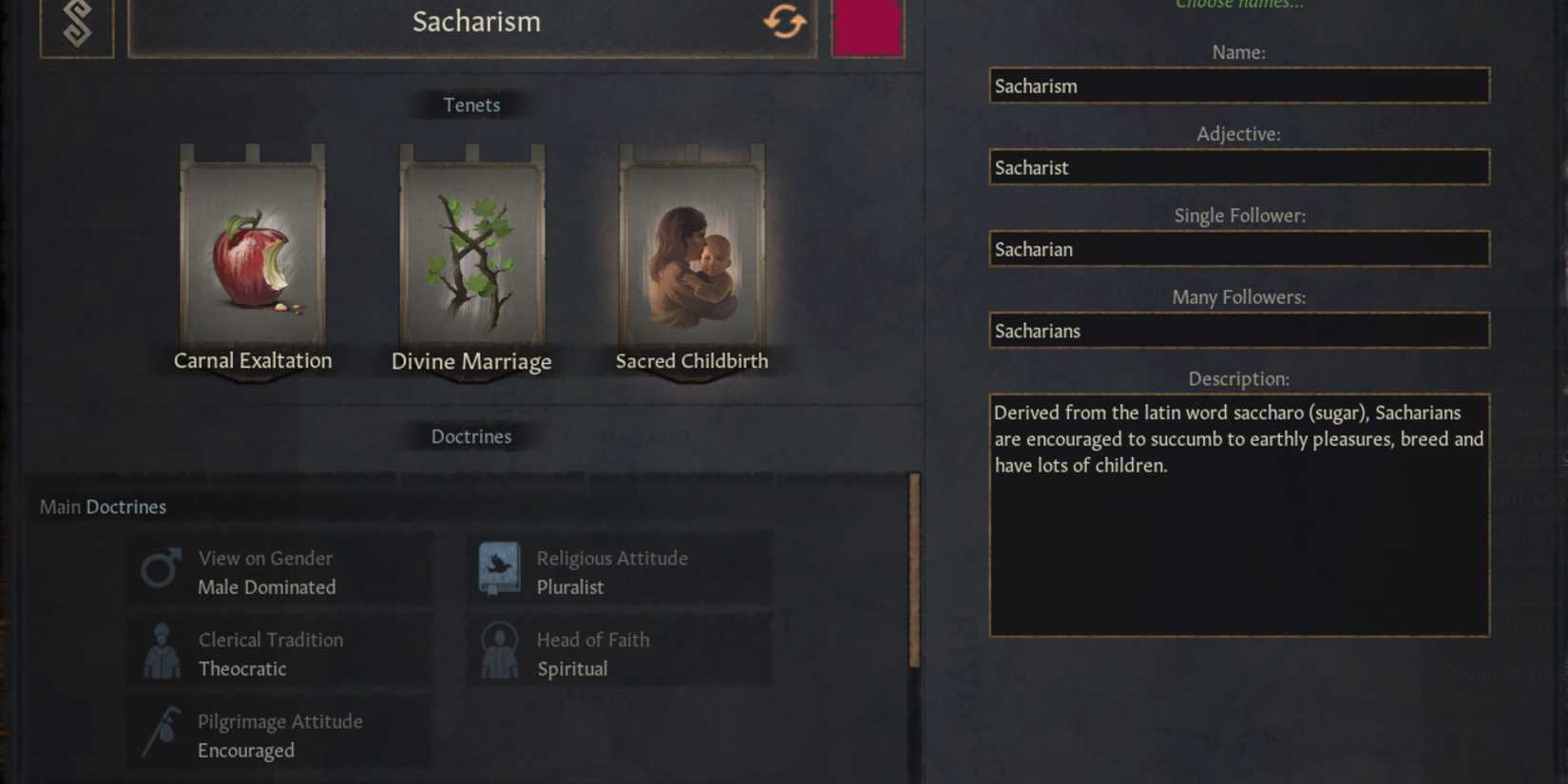Click the faith symbol icon top left
The image size is (1568, 784).
77,22
